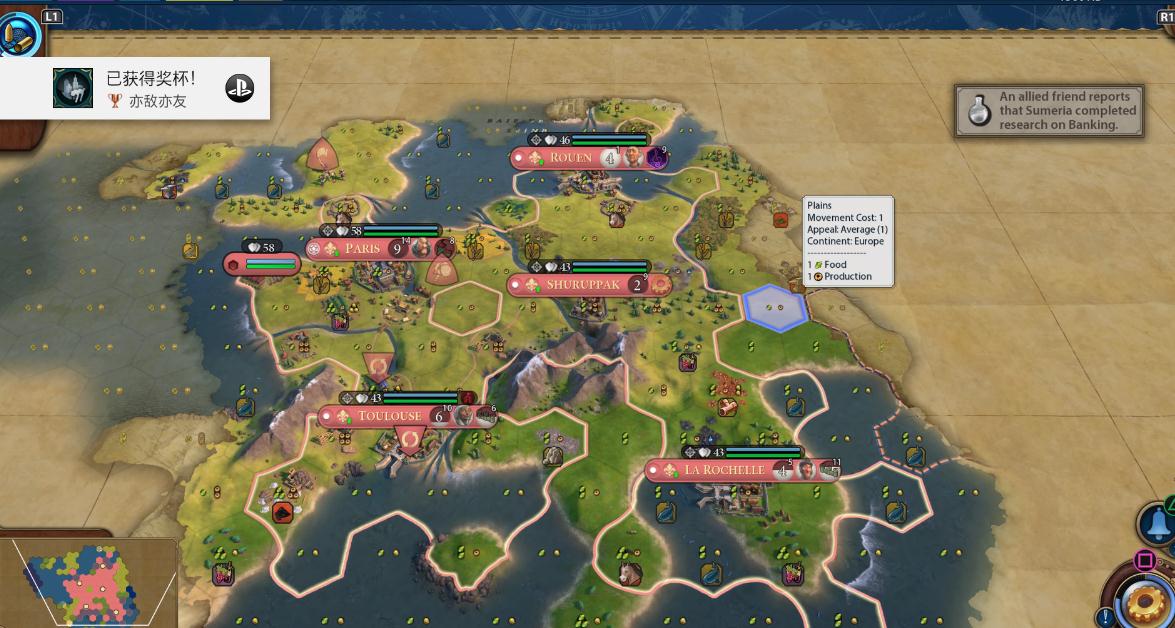Select the La Rochelle city banner
Screen dimensions: 1175x628
pos(724,470)
